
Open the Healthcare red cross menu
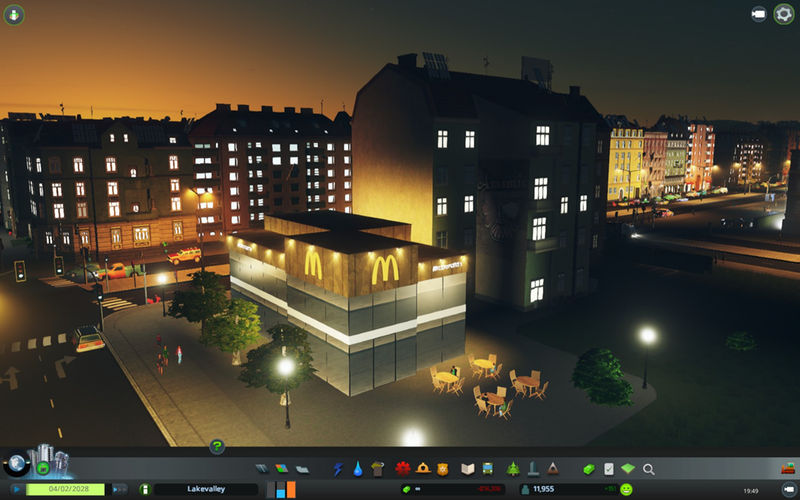point(403,468)
